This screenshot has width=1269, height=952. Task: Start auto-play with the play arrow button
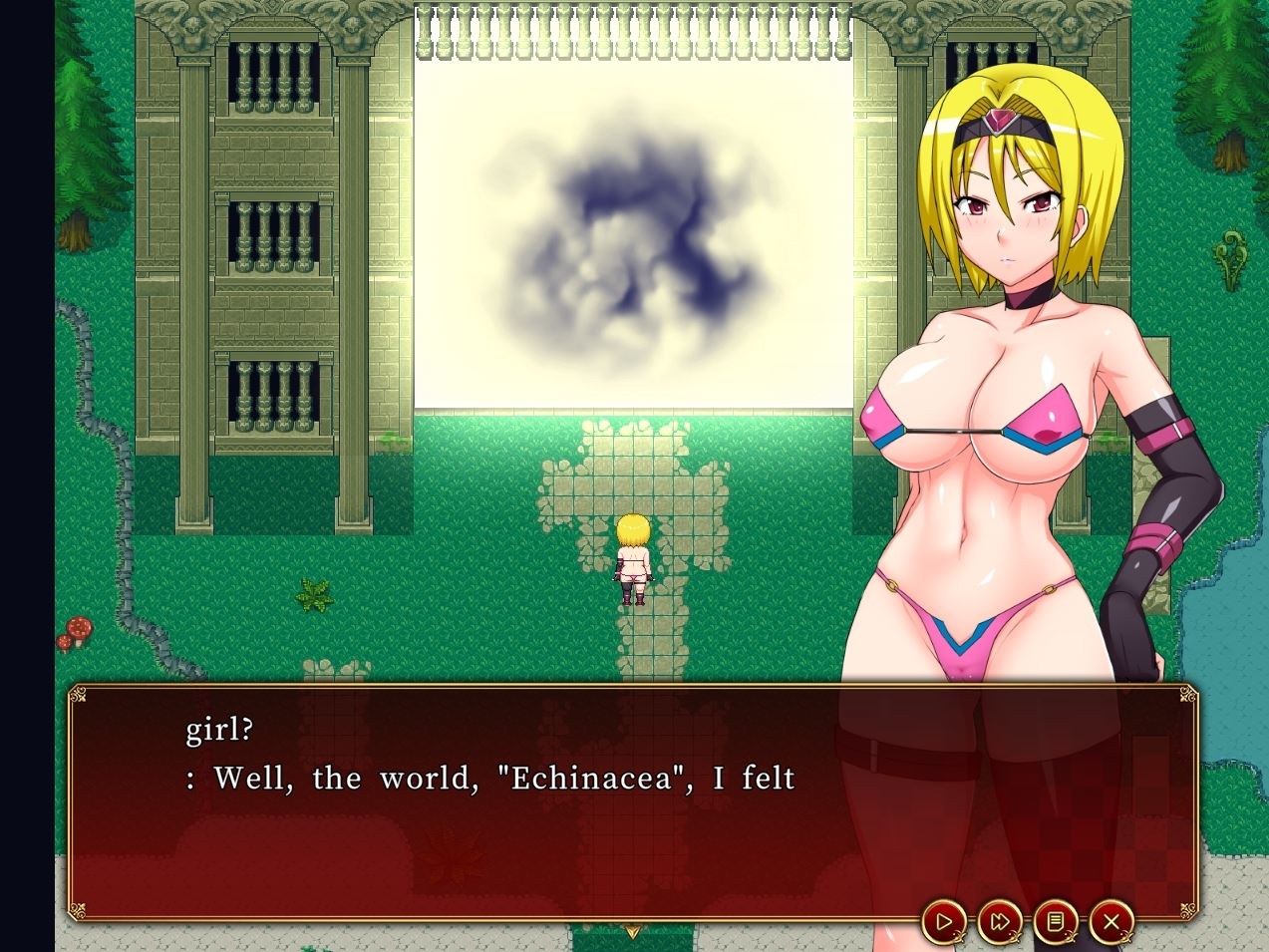944,921
